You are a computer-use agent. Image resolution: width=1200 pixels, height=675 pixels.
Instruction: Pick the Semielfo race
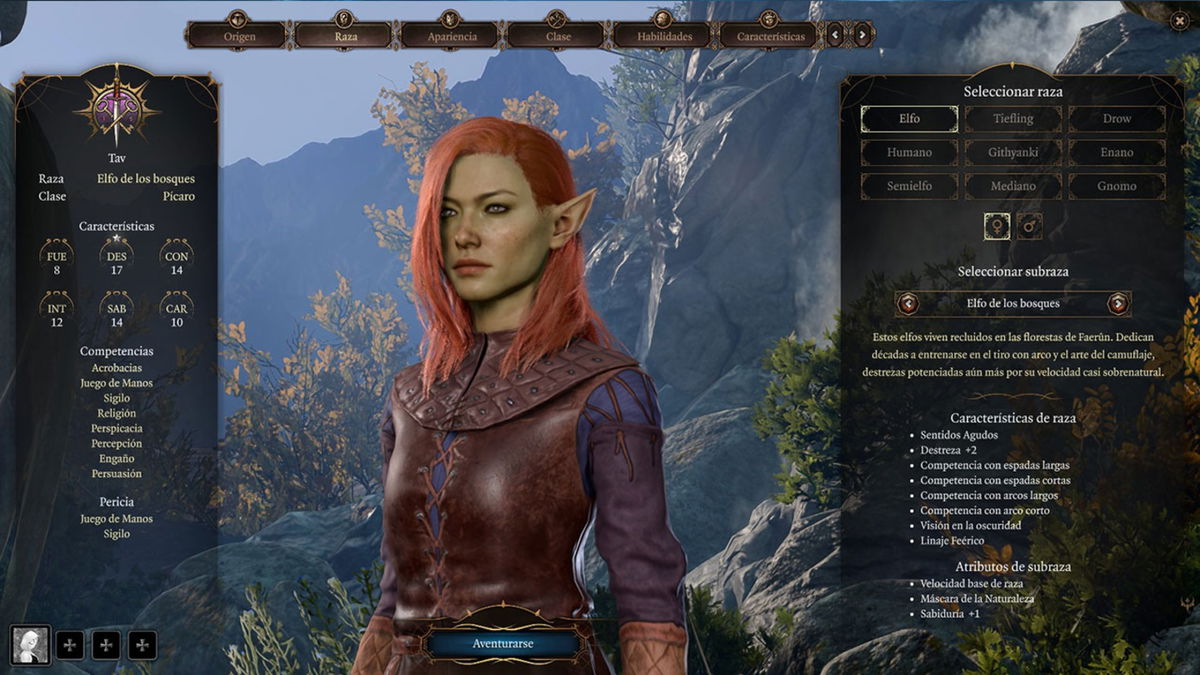[909, 186]
